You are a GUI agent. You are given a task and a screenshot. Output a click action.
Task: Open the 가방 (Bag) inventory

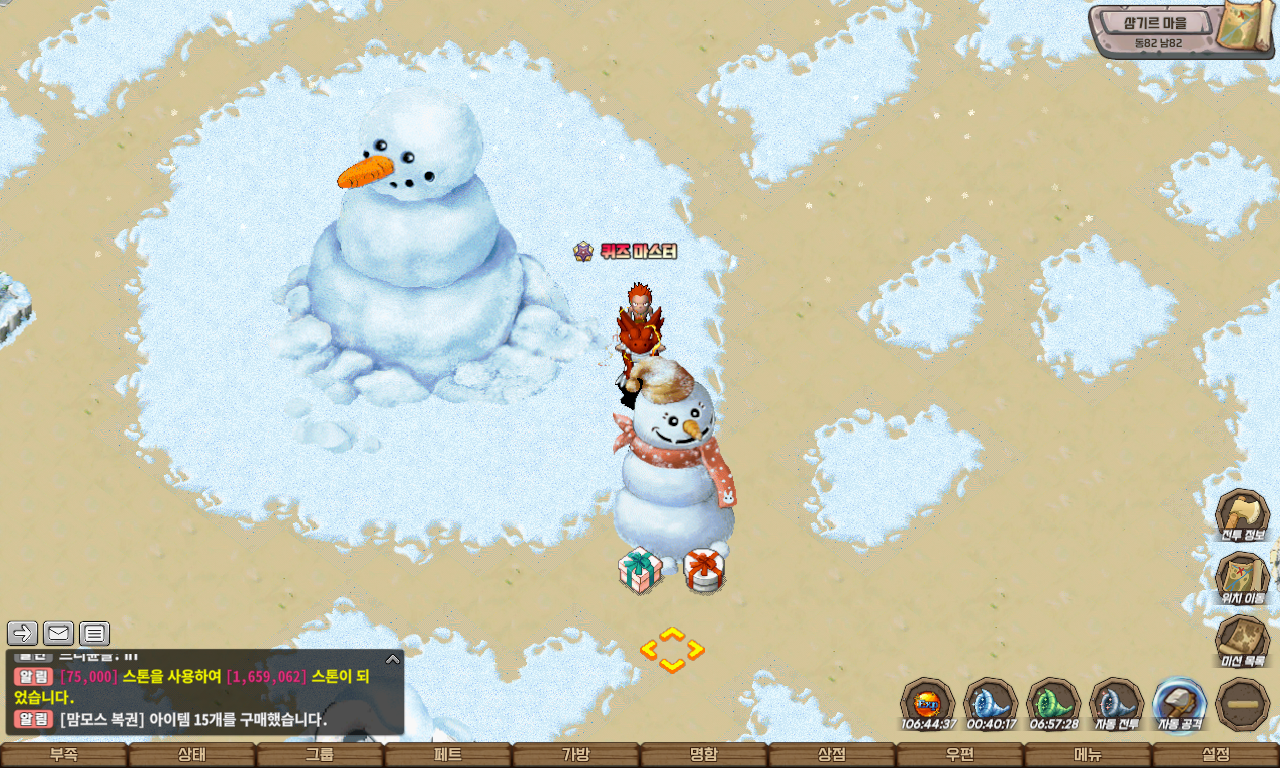pos(576,755)
